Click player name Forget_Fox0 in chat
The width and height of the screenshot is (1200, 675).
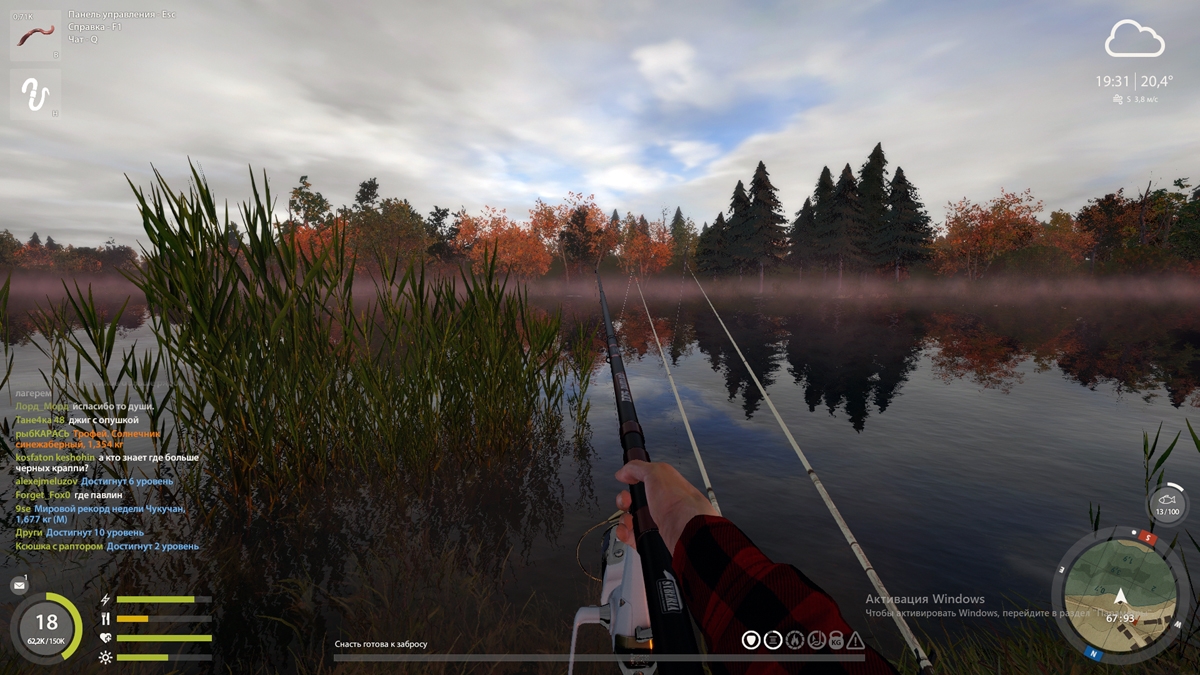click(x=43, y=494)
